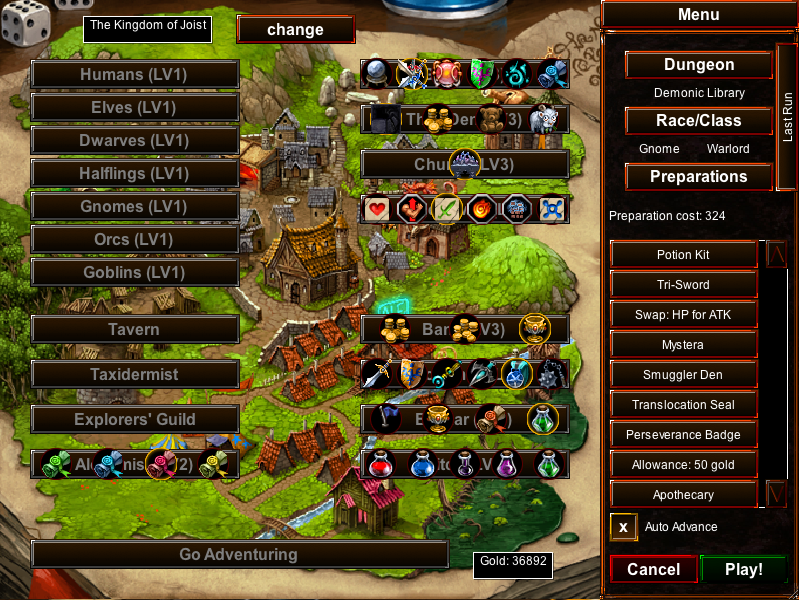Click the Go Adventuring button
The image size is (799, 600).
tap(239, 554)
